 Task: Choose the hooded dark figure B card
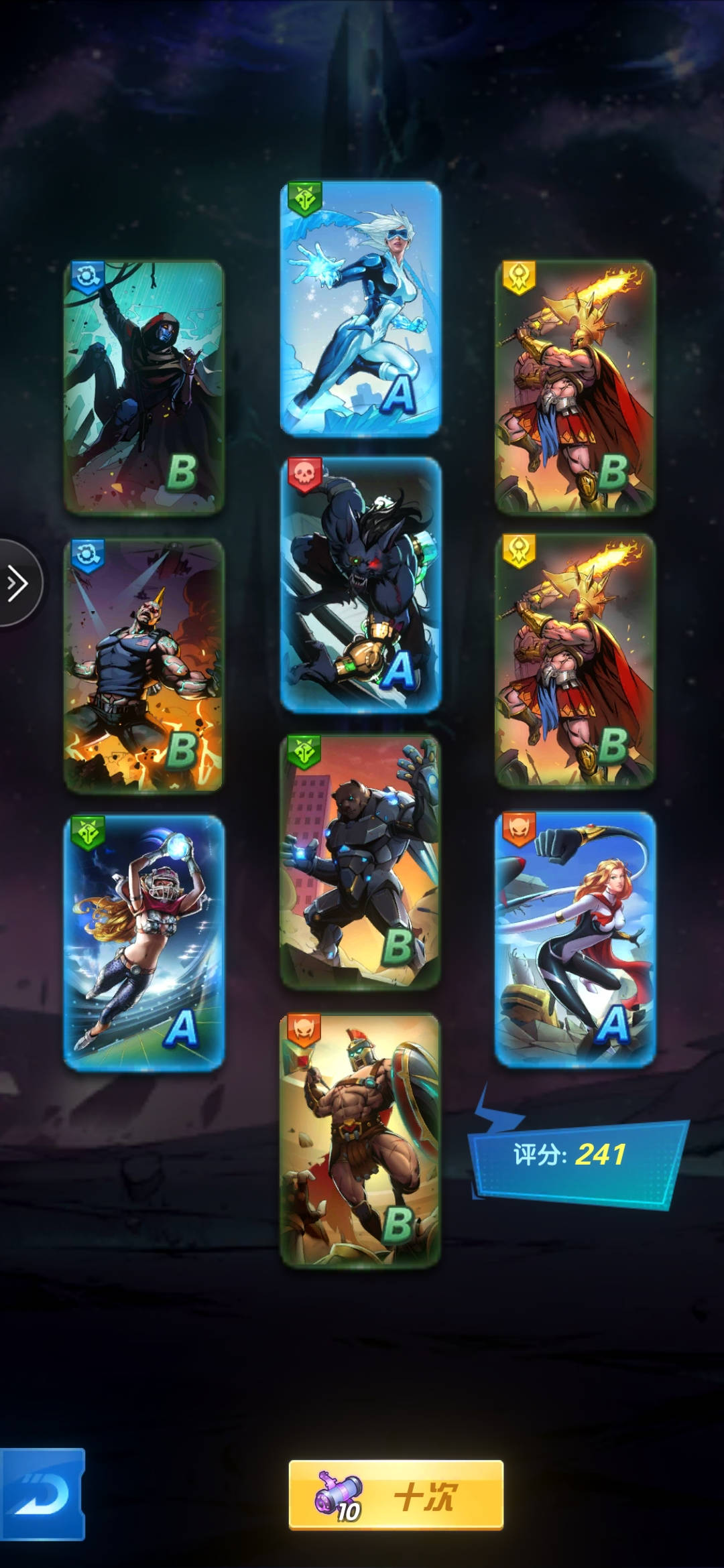143,387
